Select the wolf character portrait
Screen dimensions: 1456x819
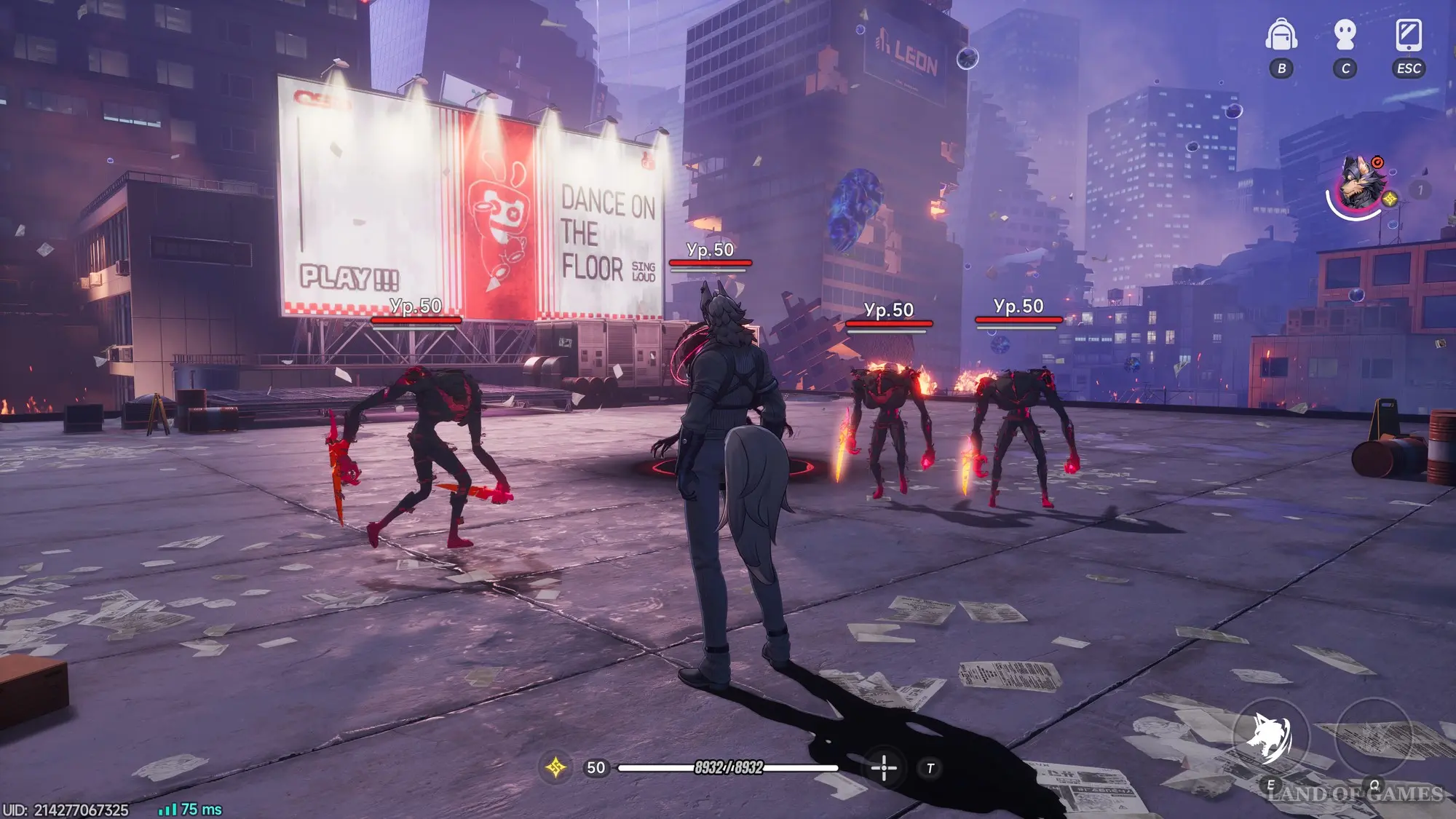1358,183
